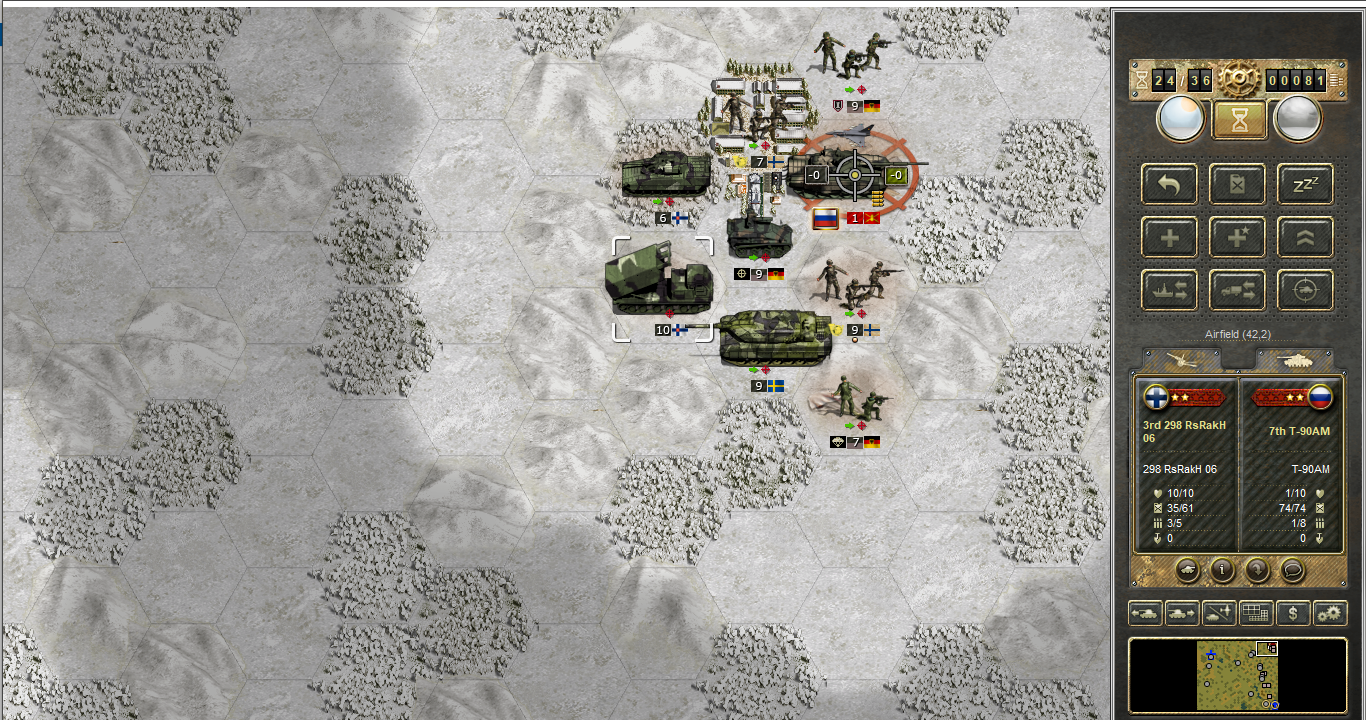Click the undo move arrow button
This screenshot has height=720, width=1366.
tap(1169, 184)
